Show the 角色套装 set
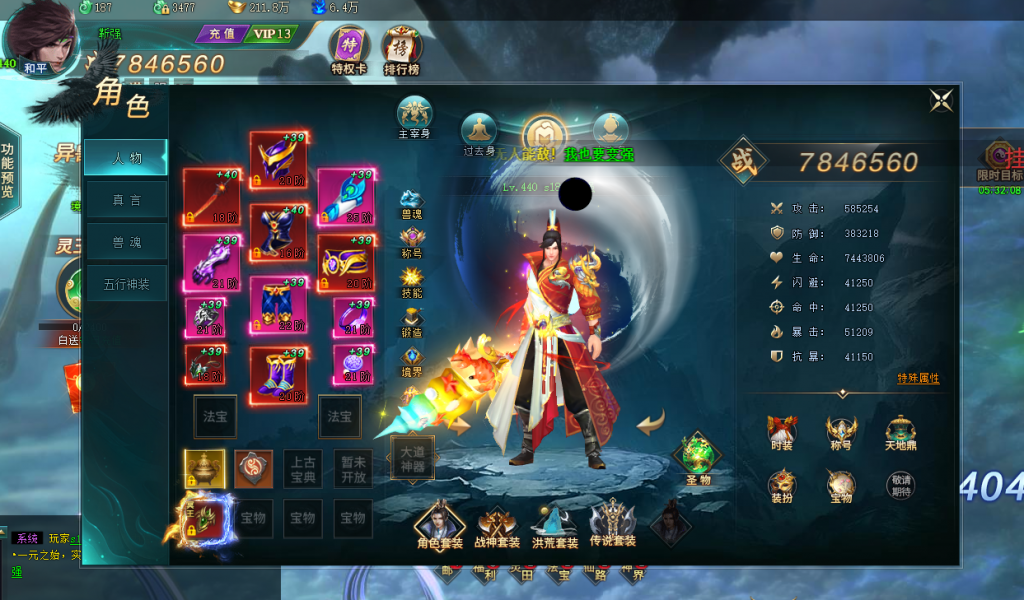This screenshot has width=1024, height=600. 440,526
